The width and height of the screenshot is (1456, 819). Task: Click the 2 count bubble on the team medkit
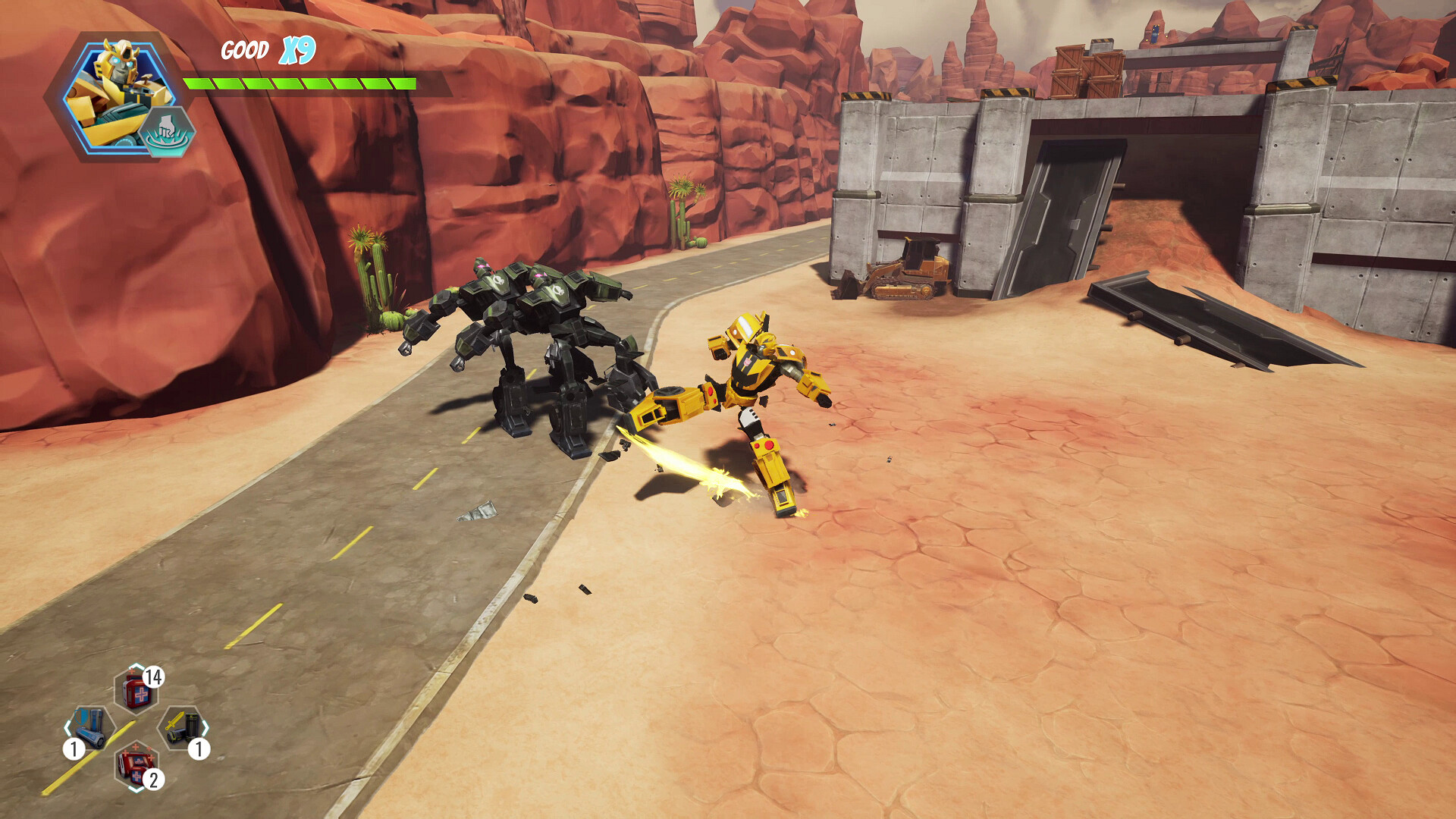pyautogui.click(x=154, y=778)
